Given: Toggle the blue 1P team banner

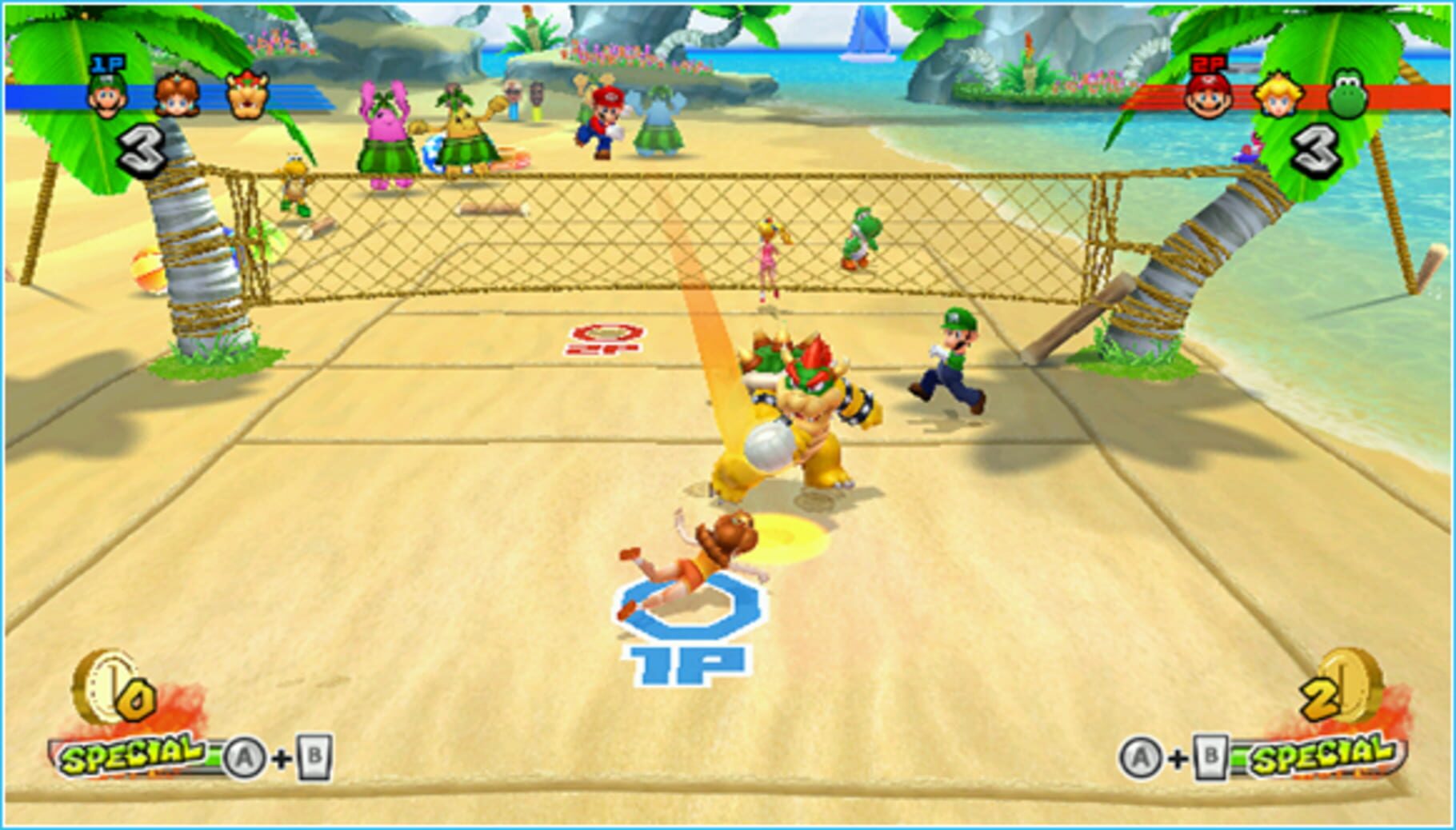Looking at the screenshot, I should [x=296, y=98].
